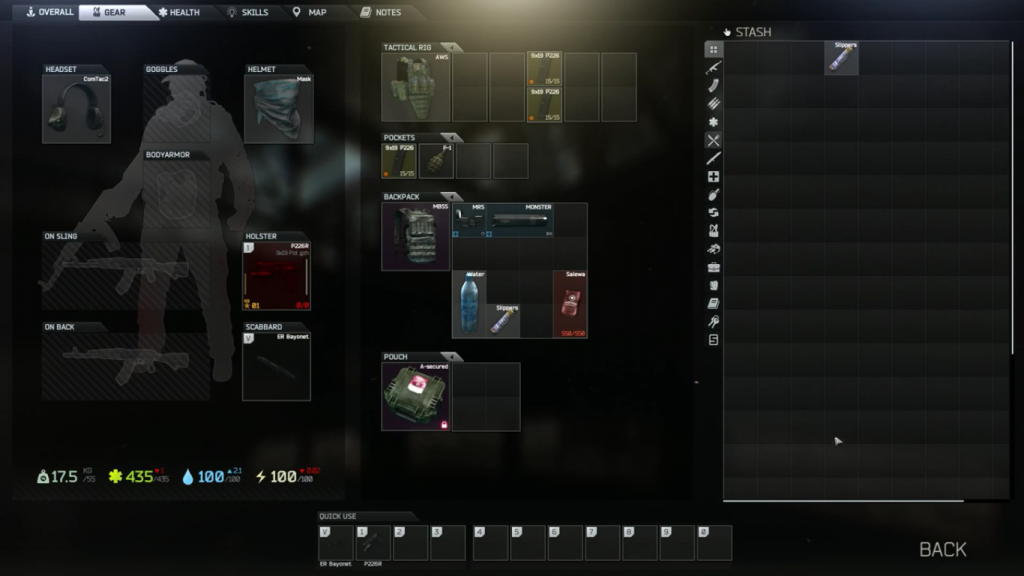Select the ComTac2 headset slot
1024x576 pixels.
[x=76, y=108]
